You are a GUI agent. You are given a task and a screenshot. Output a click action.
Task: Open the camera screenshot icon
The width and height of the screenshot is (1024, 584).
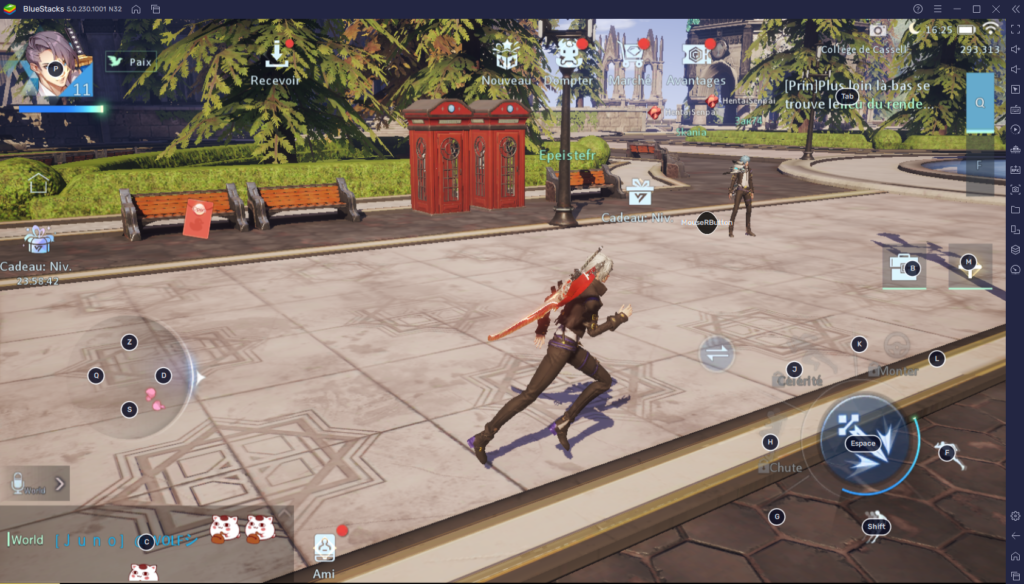coord(877,31)
